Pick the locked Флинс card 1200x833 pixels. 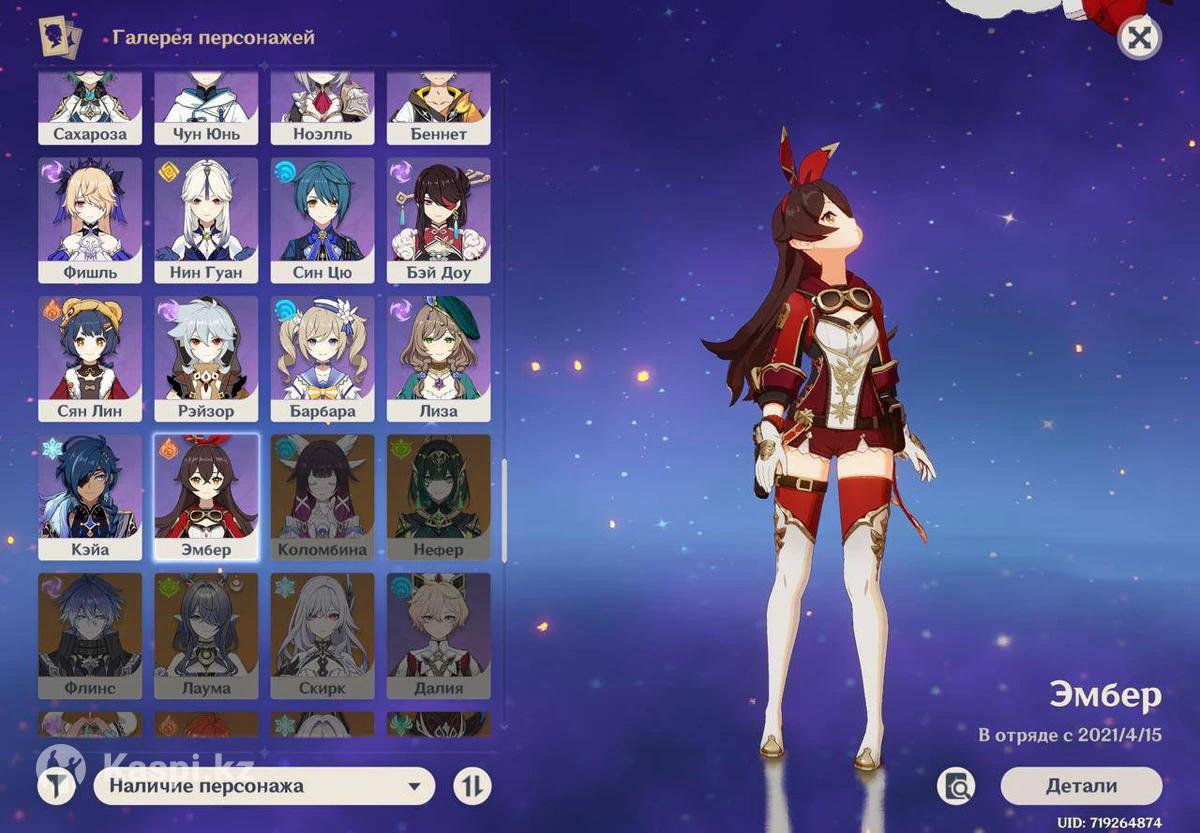click(90, 635)
